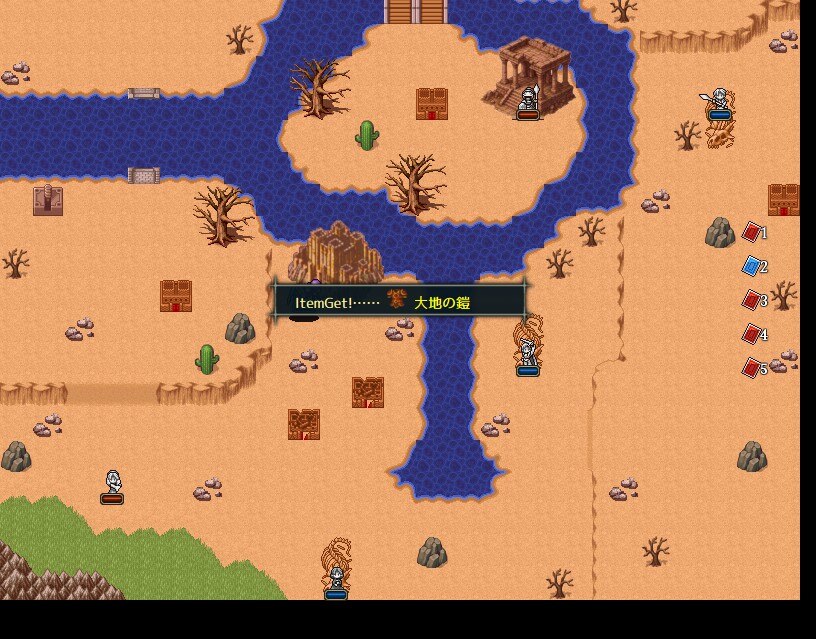This screenshot has width=816, height=639.
Task: Click the red card numbered 5
Action: 752,368
